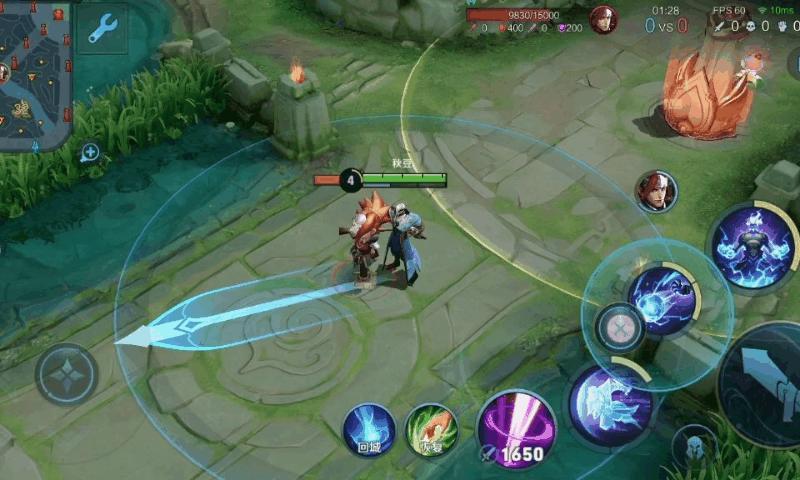Cancel the skill with the X button

pos(619,327)
